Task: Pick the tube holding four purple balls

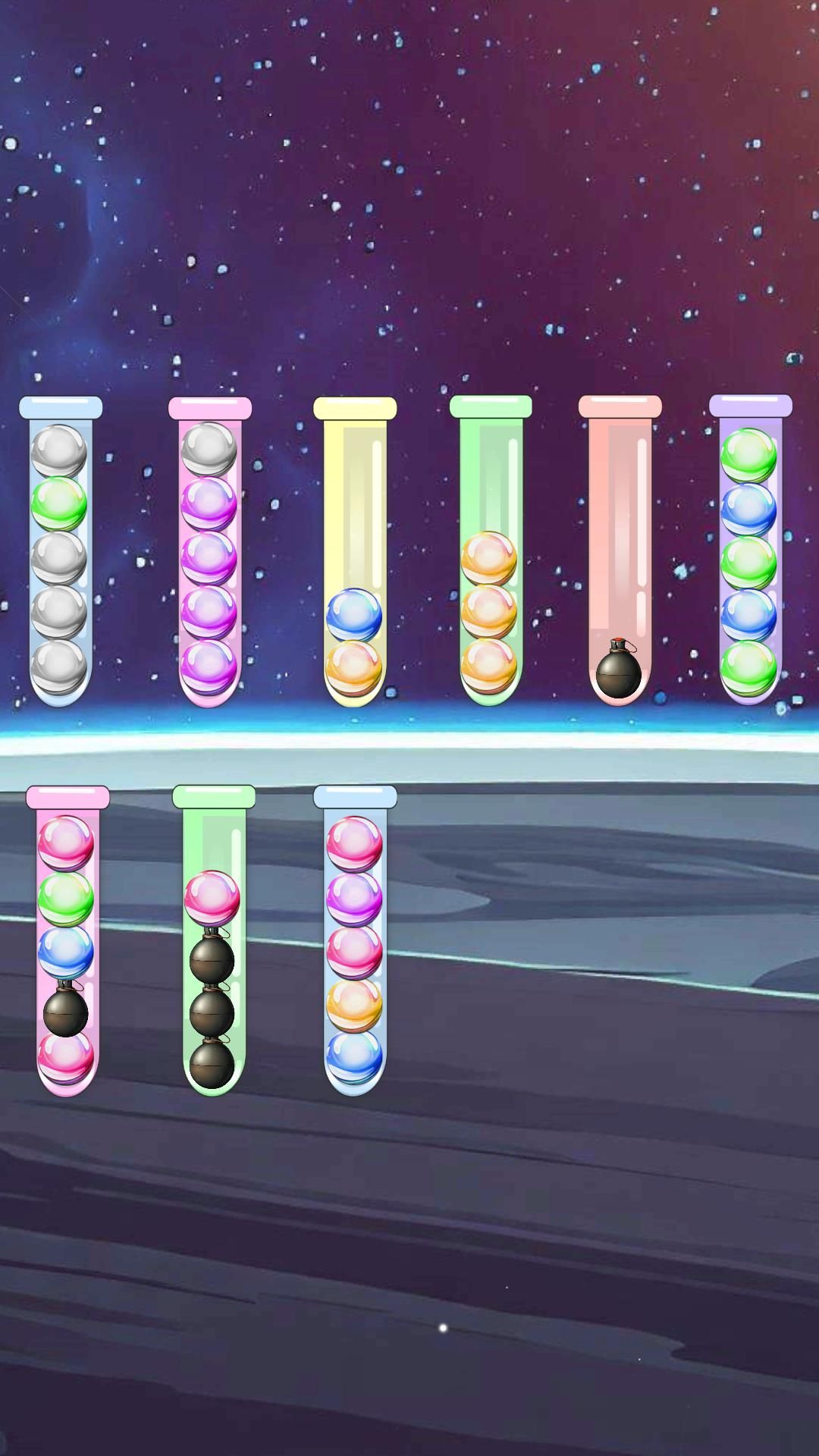Action: click(x=209, y=554)
